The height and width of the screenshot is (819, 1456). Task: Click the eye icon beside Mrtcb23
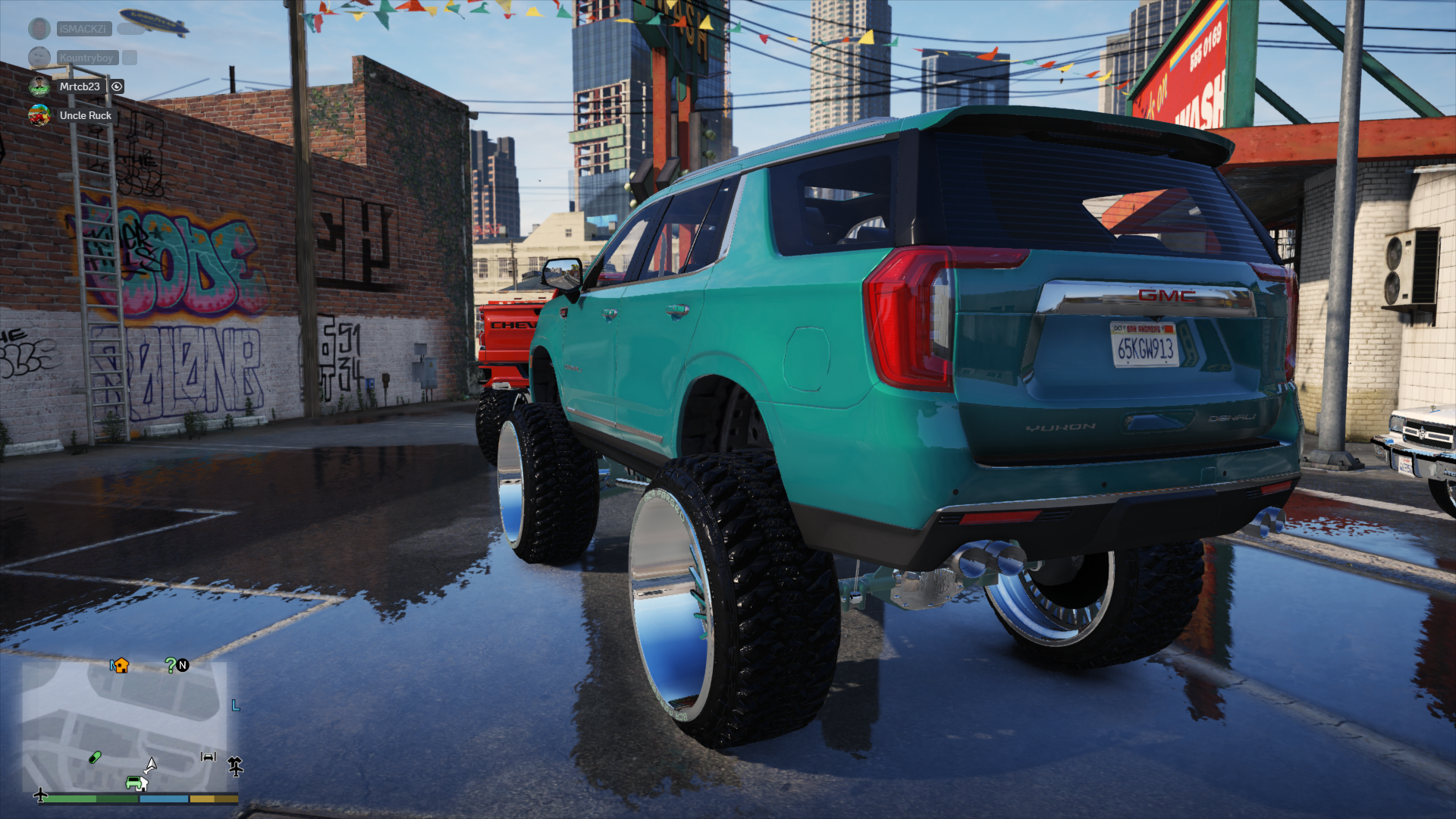pyautogui.click(x=117, y=86)
